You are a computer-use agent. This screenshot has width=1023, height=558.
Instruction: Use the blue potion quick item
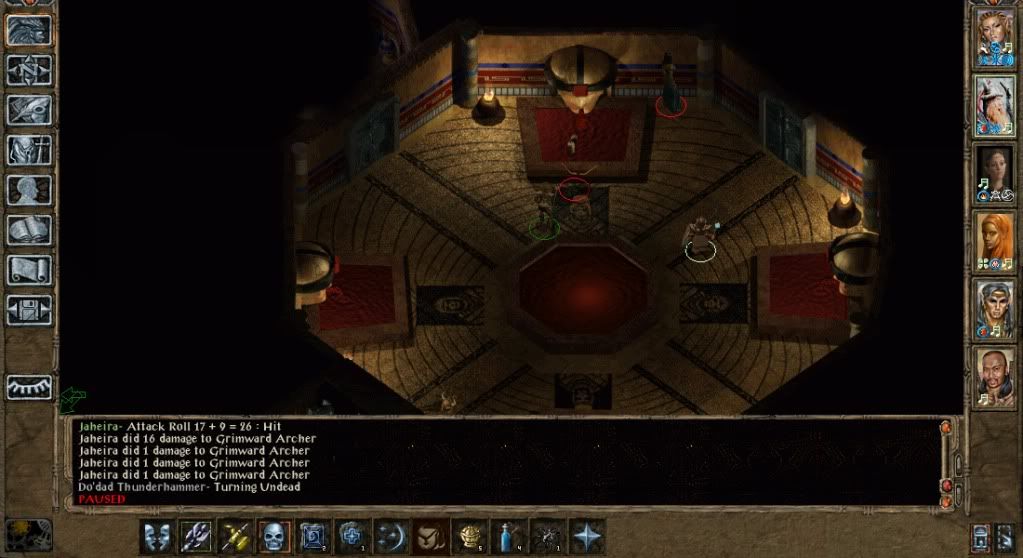509,537
